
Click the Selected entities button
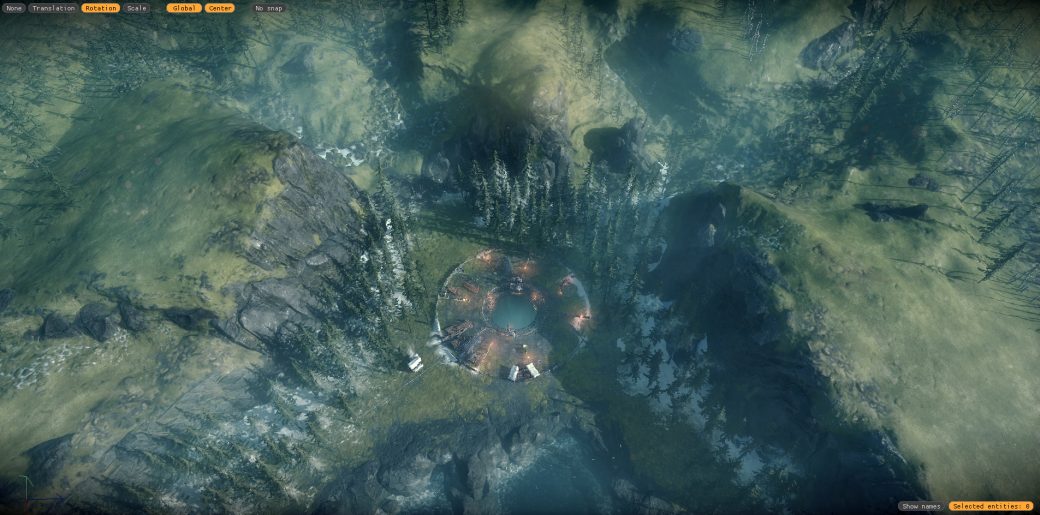point(991,506)
